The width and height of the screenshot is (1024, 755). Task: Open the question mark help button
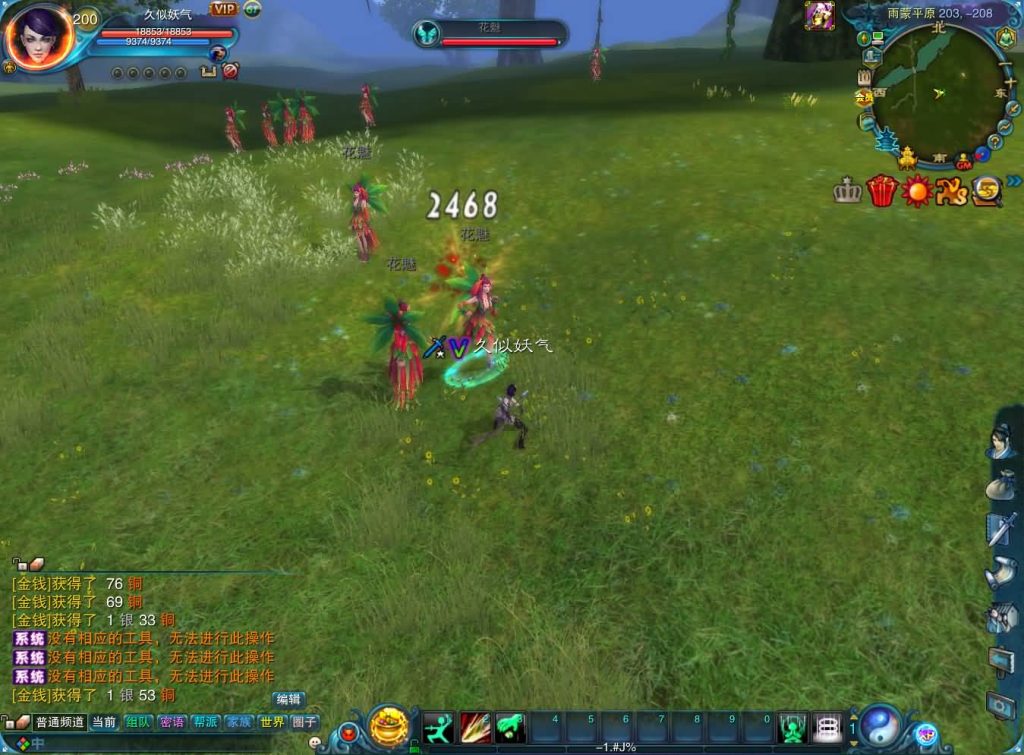[997, 141]
